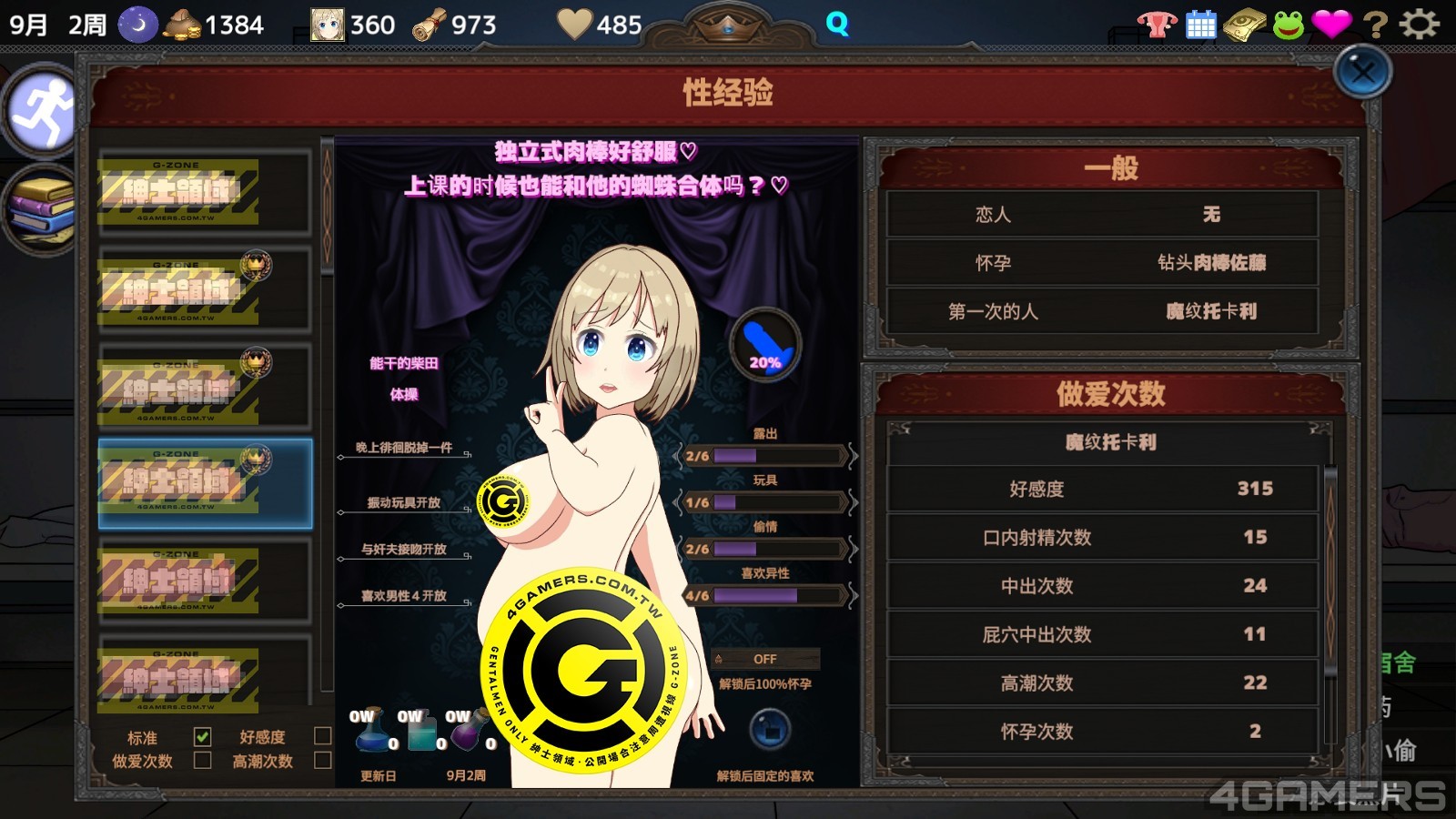Select the highlighted character list entry

point(205,483)
